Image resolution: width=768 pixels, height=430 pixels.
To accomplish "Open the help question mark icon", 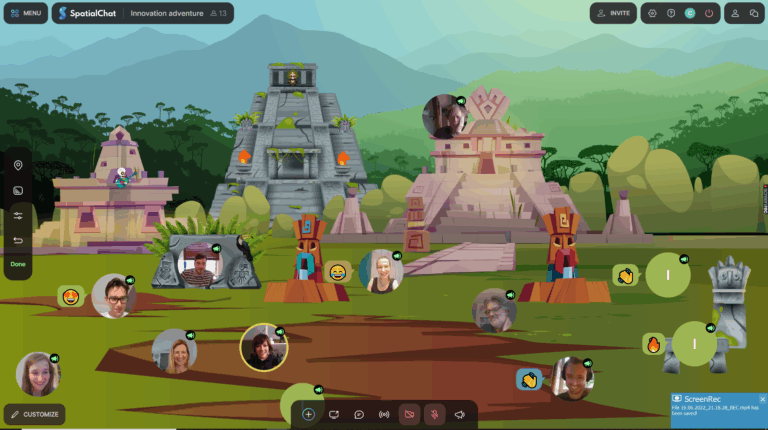I will click(x=671, y=13).
